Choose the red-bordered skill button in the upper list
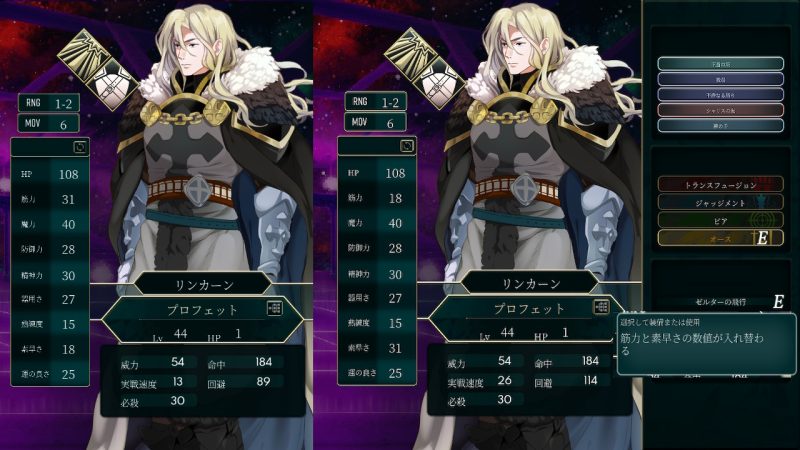Viewport: 800px width, 450px height. [x=720, y=110]
